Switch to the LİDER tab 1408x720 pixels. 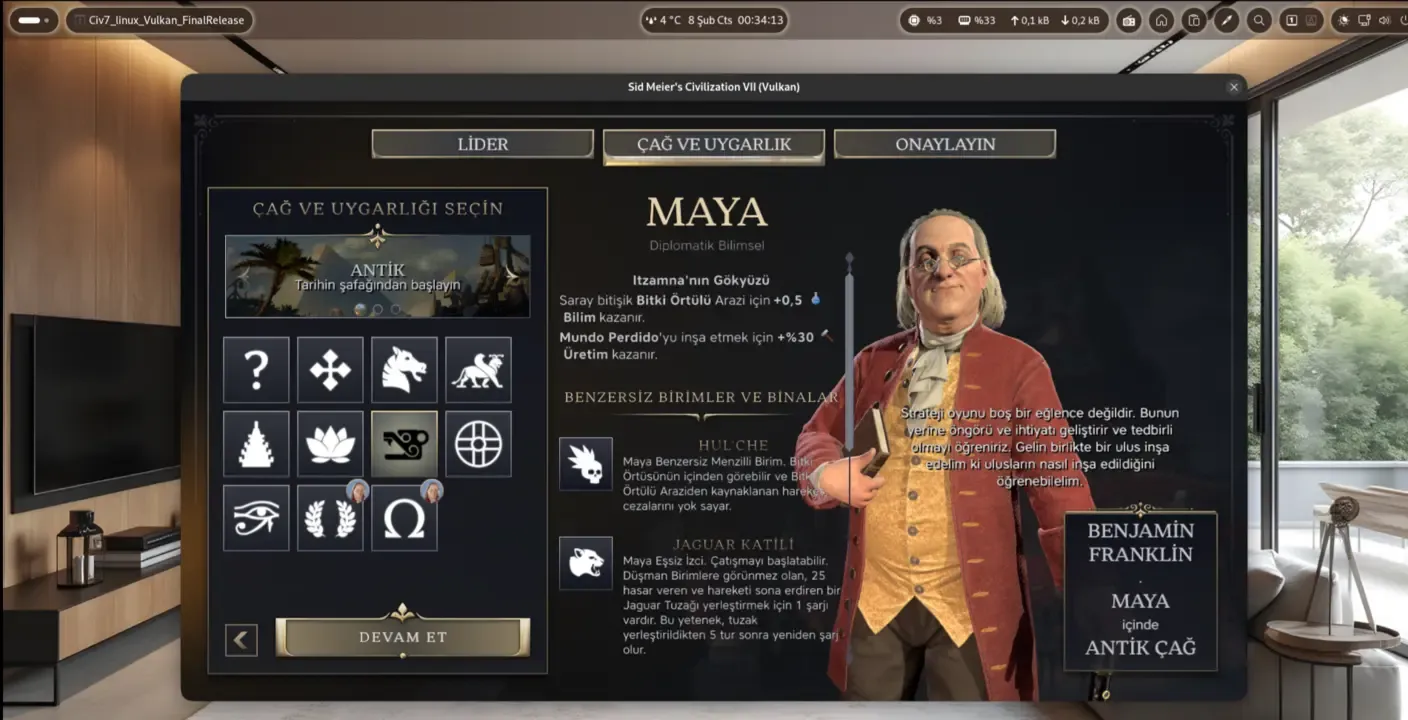[482, 144]
